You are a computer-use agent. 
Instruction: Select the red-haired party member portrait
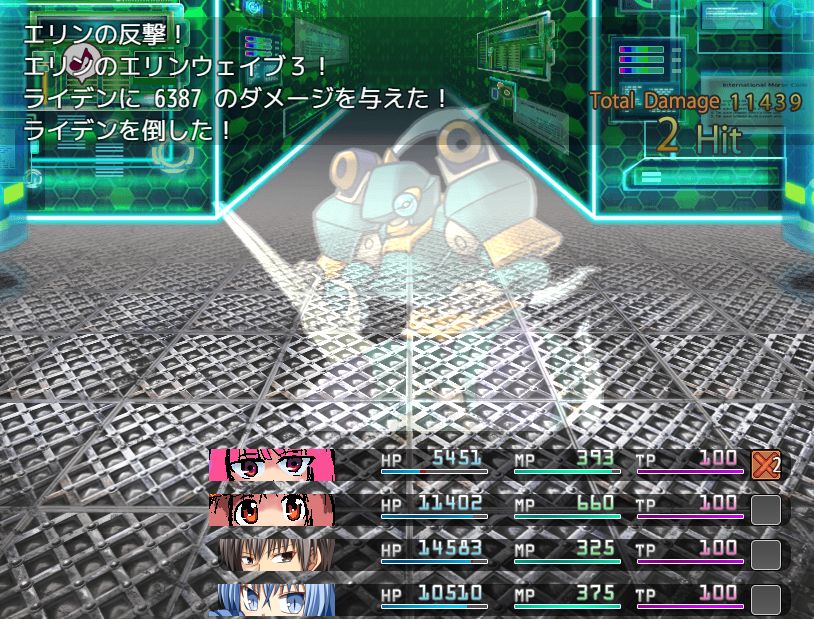[271, 509]
